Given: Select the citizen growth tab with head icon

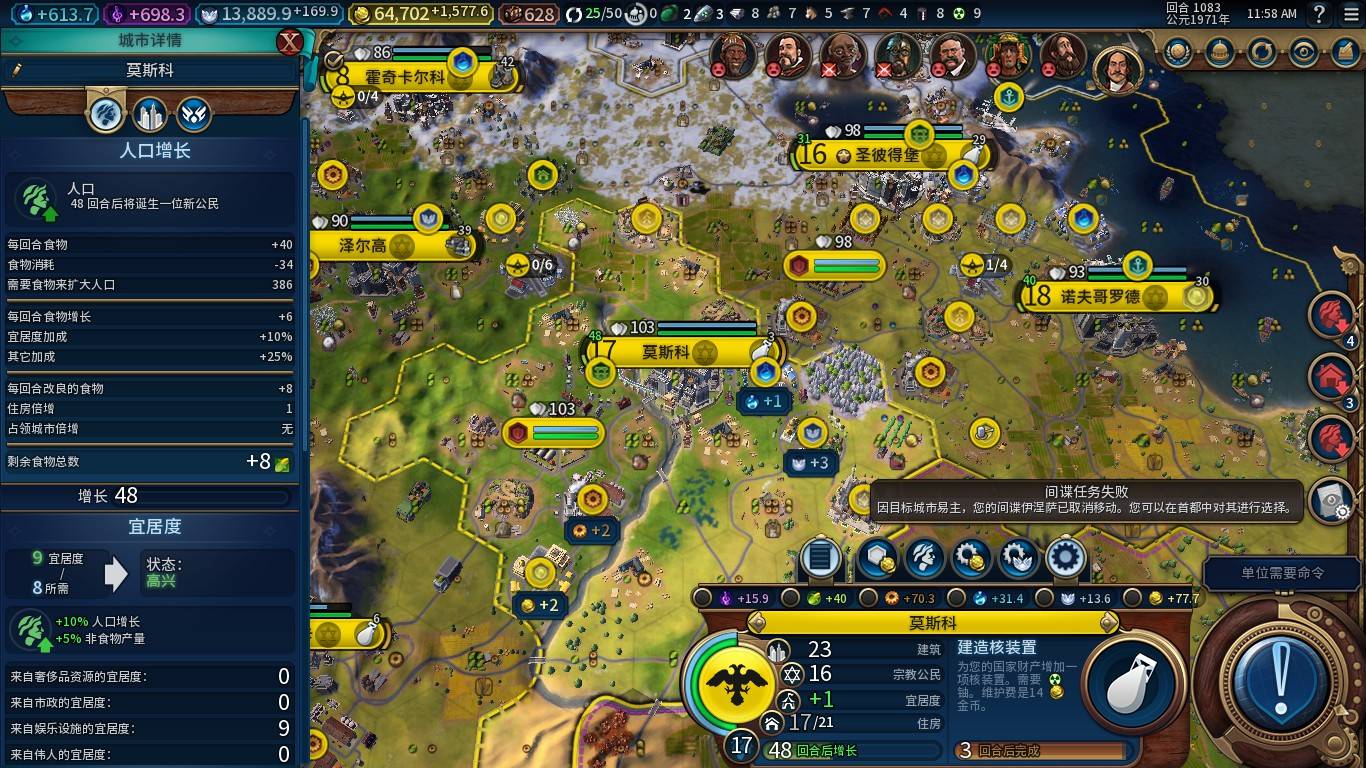Looking at the screenshot, I should coord(106,116).
